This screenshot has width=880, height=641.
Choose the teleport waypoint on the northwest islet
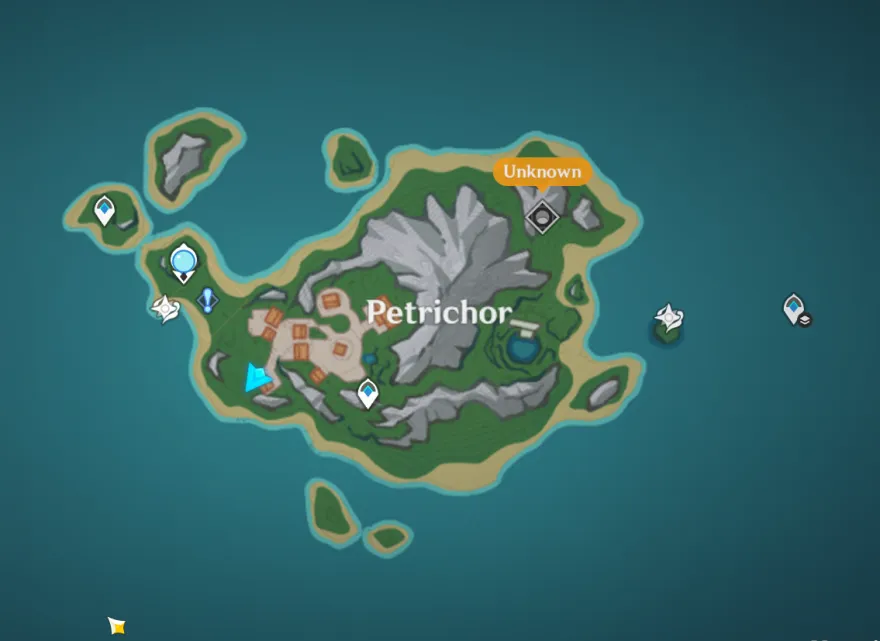pos(104,211)
